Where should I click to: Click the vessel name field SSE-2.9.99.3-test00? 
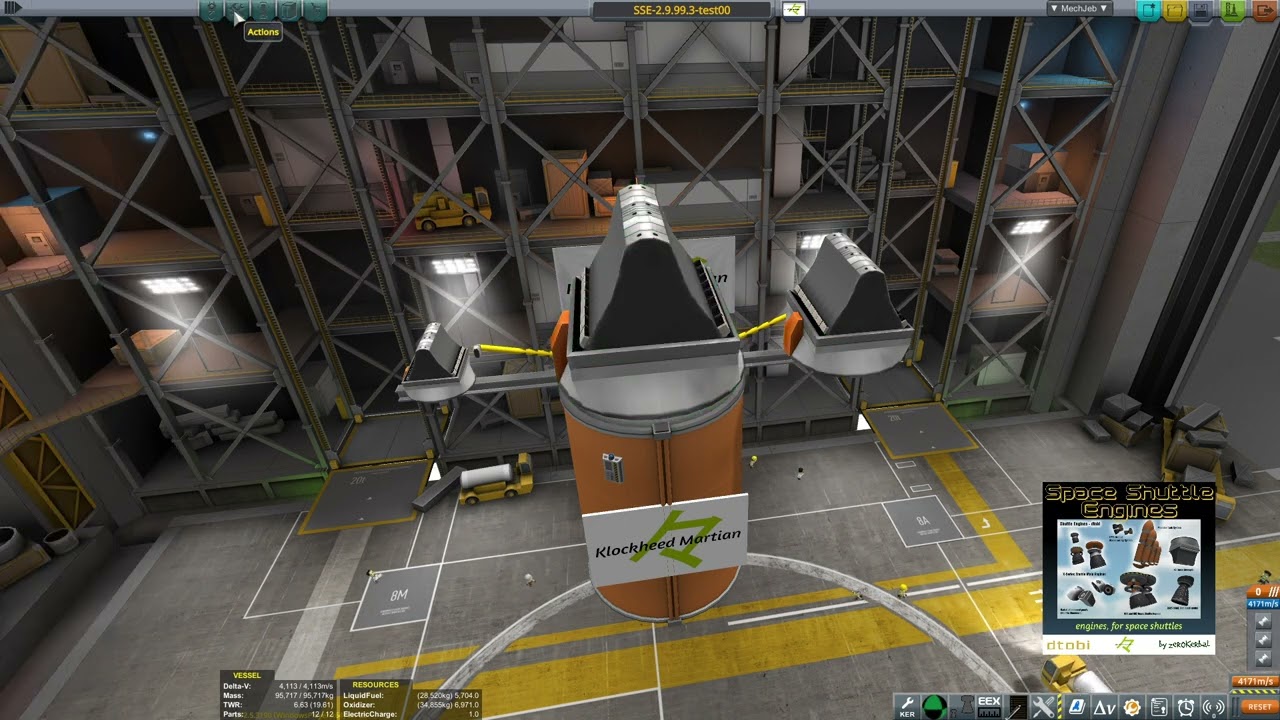coord(682,10)
